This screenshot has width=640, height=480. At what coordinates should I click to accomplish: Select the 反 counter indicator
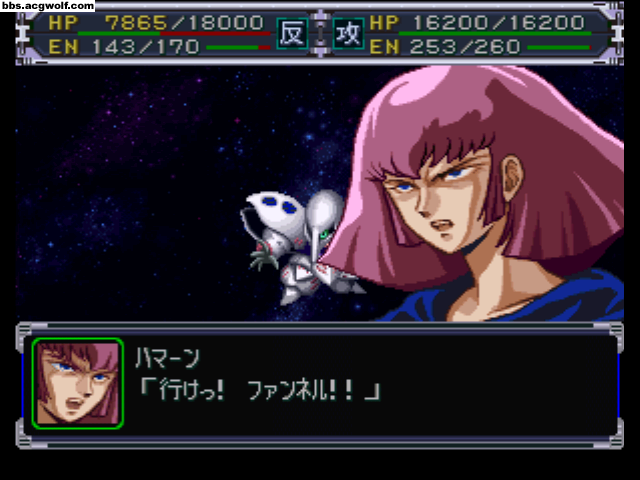pos(290,34)
